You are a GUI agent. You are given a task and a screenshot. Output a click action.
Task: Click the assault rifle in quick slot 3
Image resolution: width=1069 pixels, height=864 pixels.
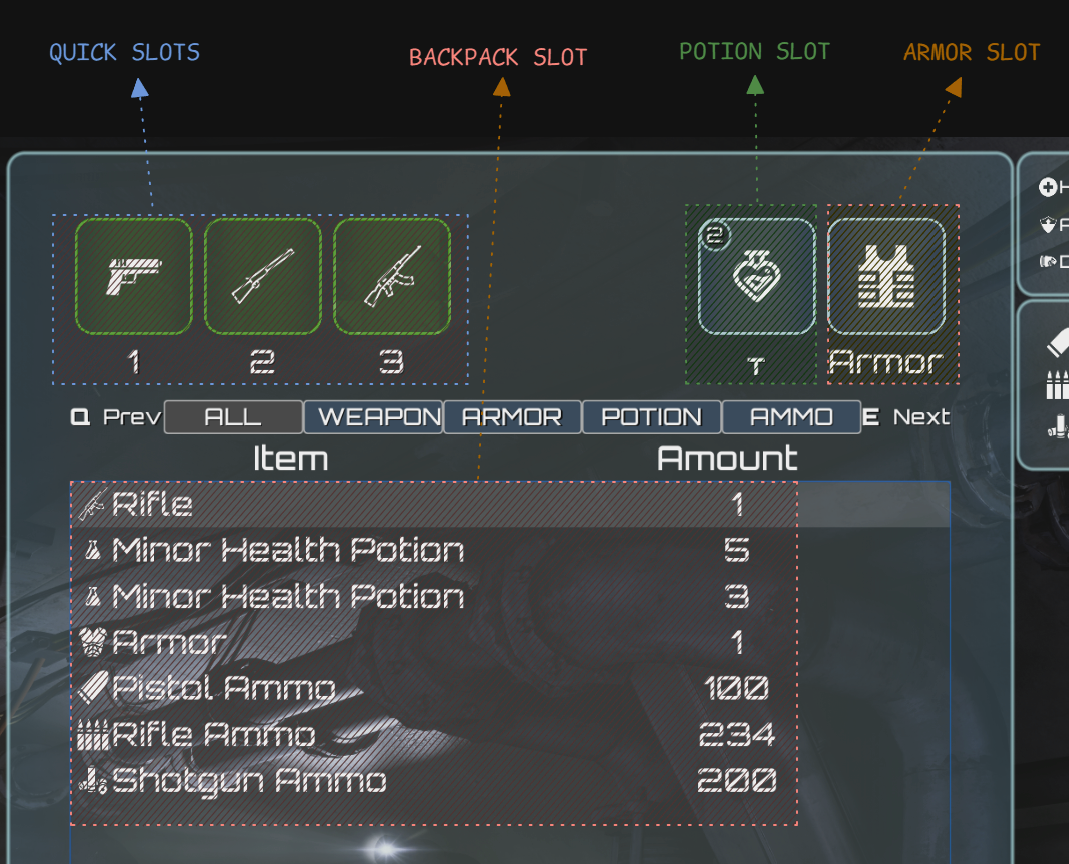point(392,277)
